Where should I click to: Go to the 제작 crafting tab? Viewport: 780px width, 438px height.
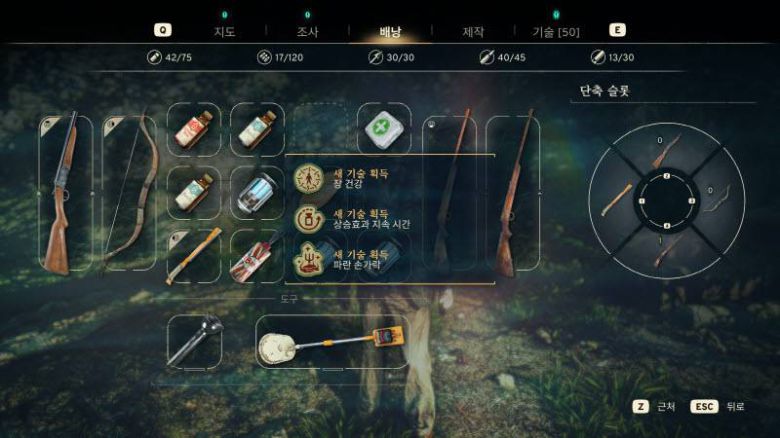click(x=473, y=31)
